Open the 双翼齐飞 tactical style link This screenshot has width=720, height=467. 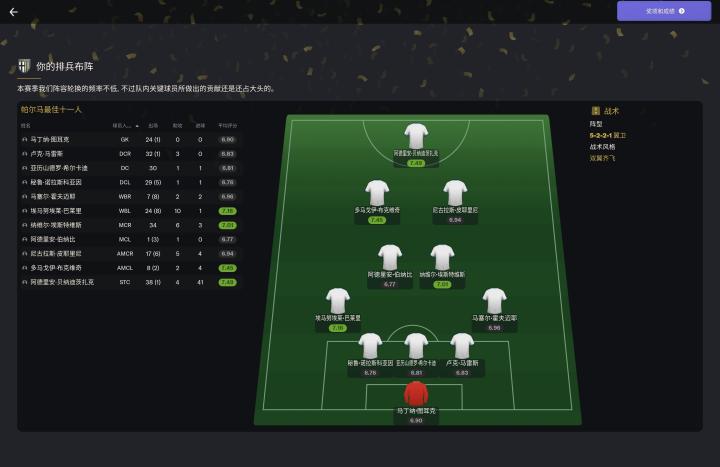coord(603,157)
